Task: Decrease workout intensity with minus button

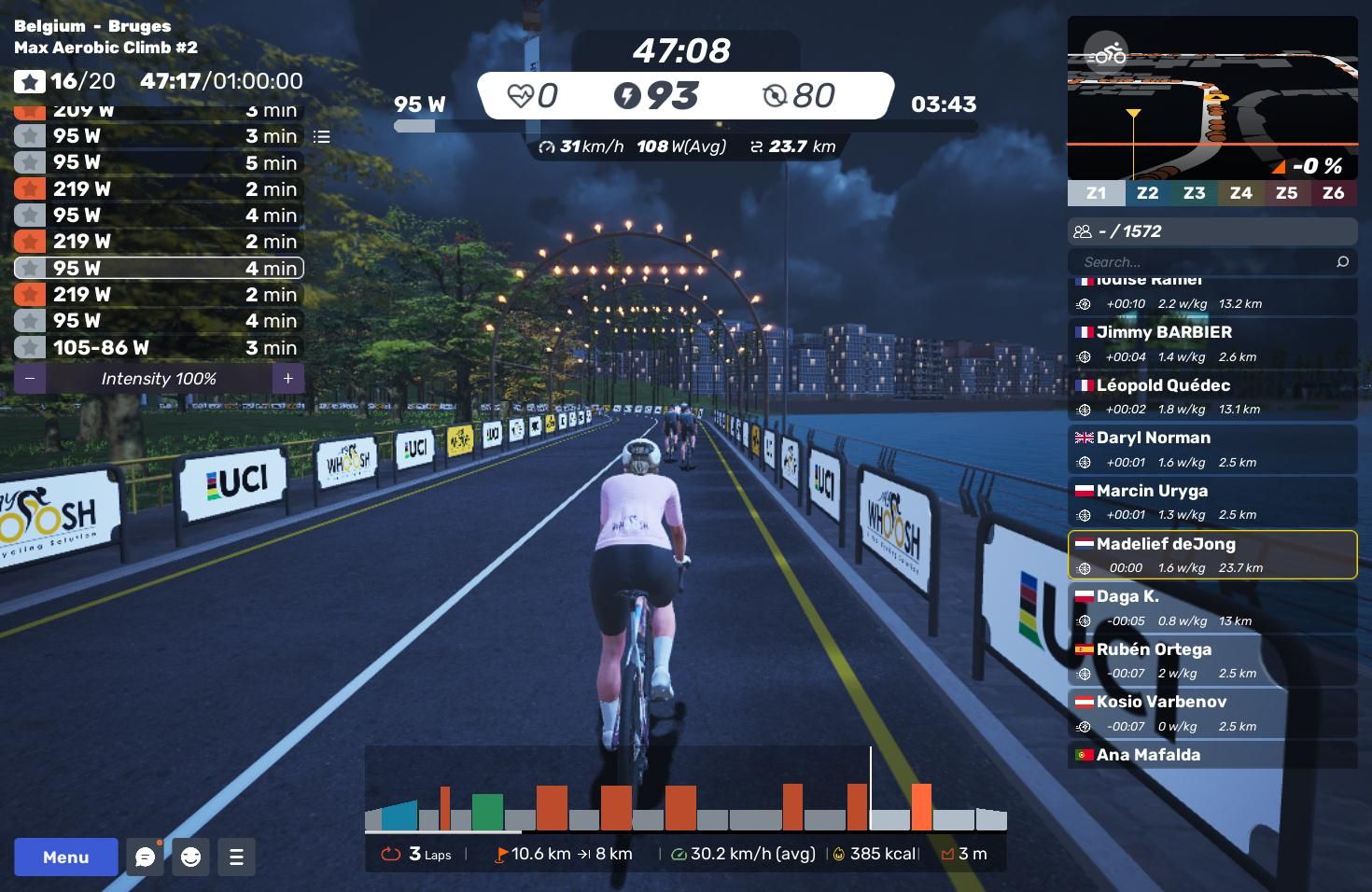Action: (x=30, y=379)
